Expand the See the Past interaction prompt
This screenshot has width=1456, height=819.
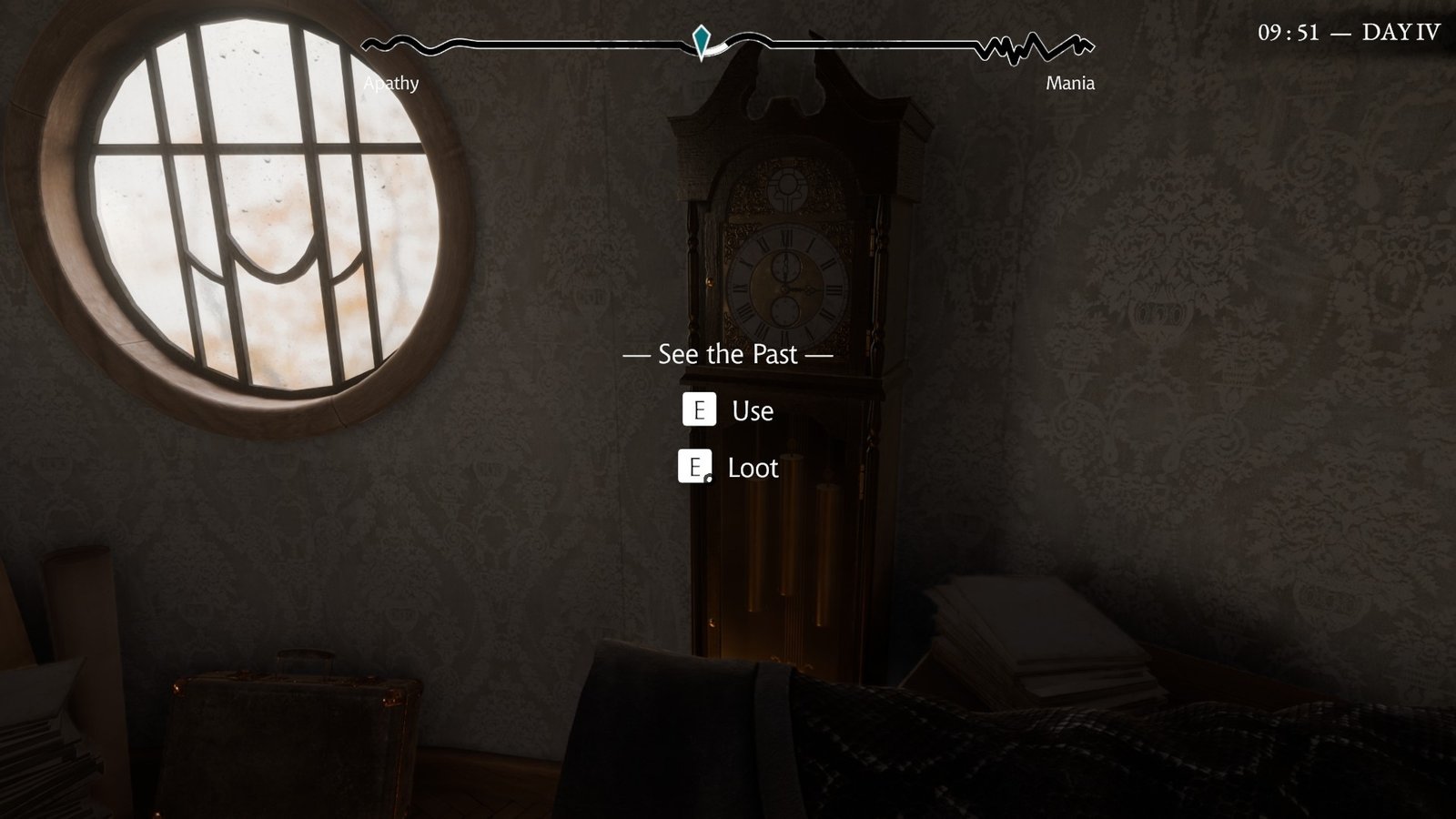[x=728, y=355]
